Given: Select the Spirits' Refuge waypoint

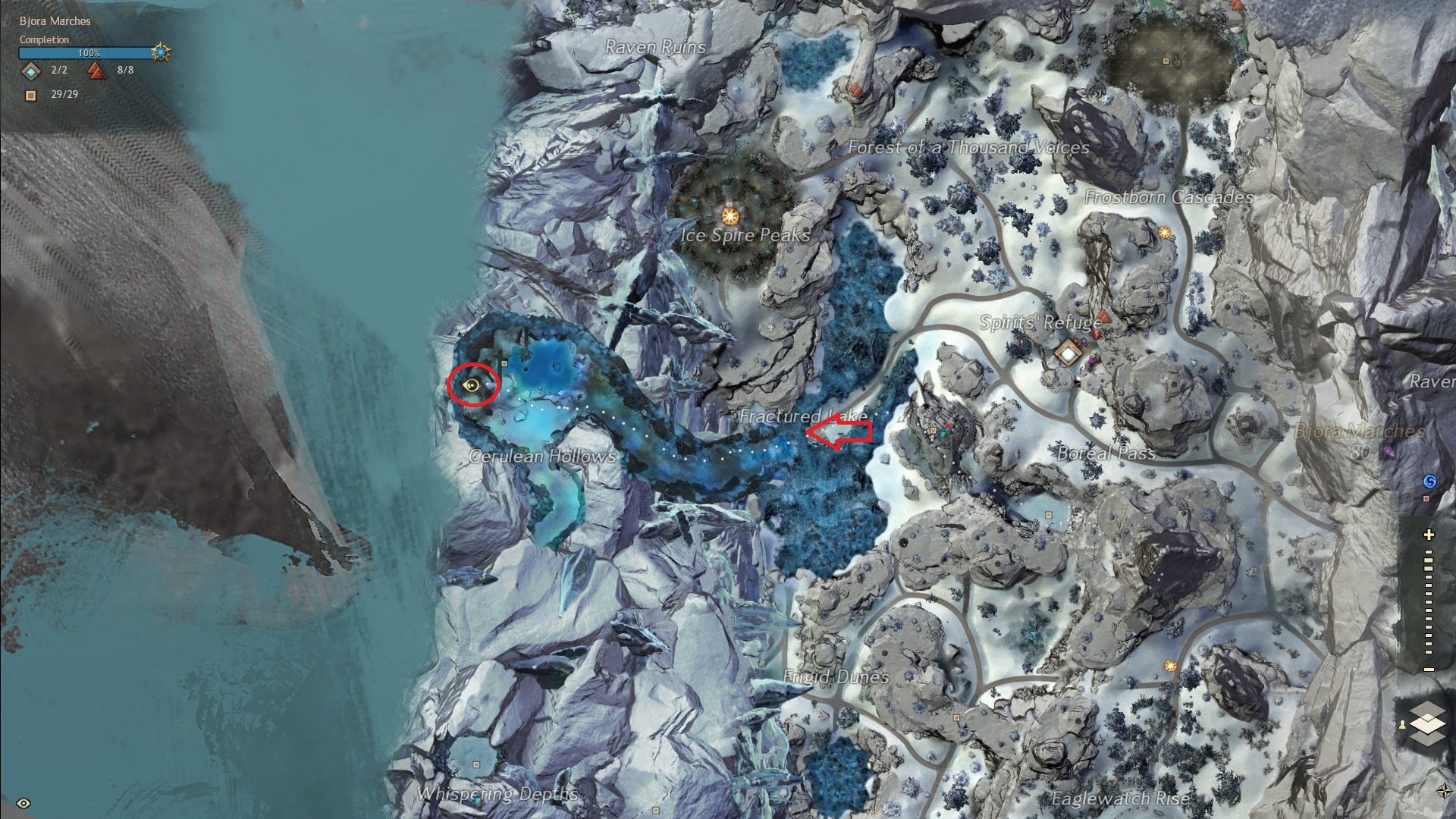Looking at the screenshot, I should tap(1068, 353).
